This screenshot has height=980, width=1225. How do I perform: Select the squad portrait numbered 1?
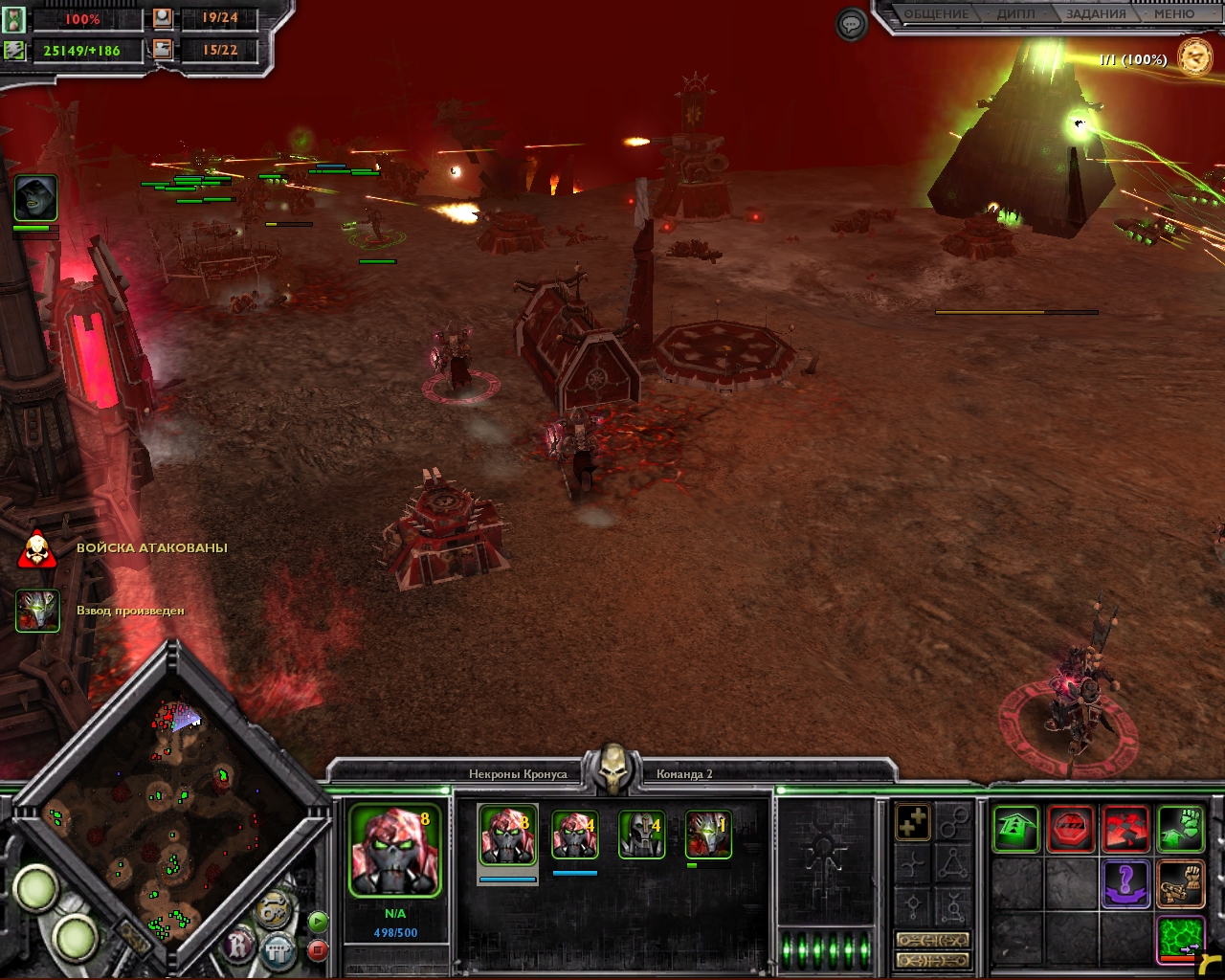[x=708, y=835]
